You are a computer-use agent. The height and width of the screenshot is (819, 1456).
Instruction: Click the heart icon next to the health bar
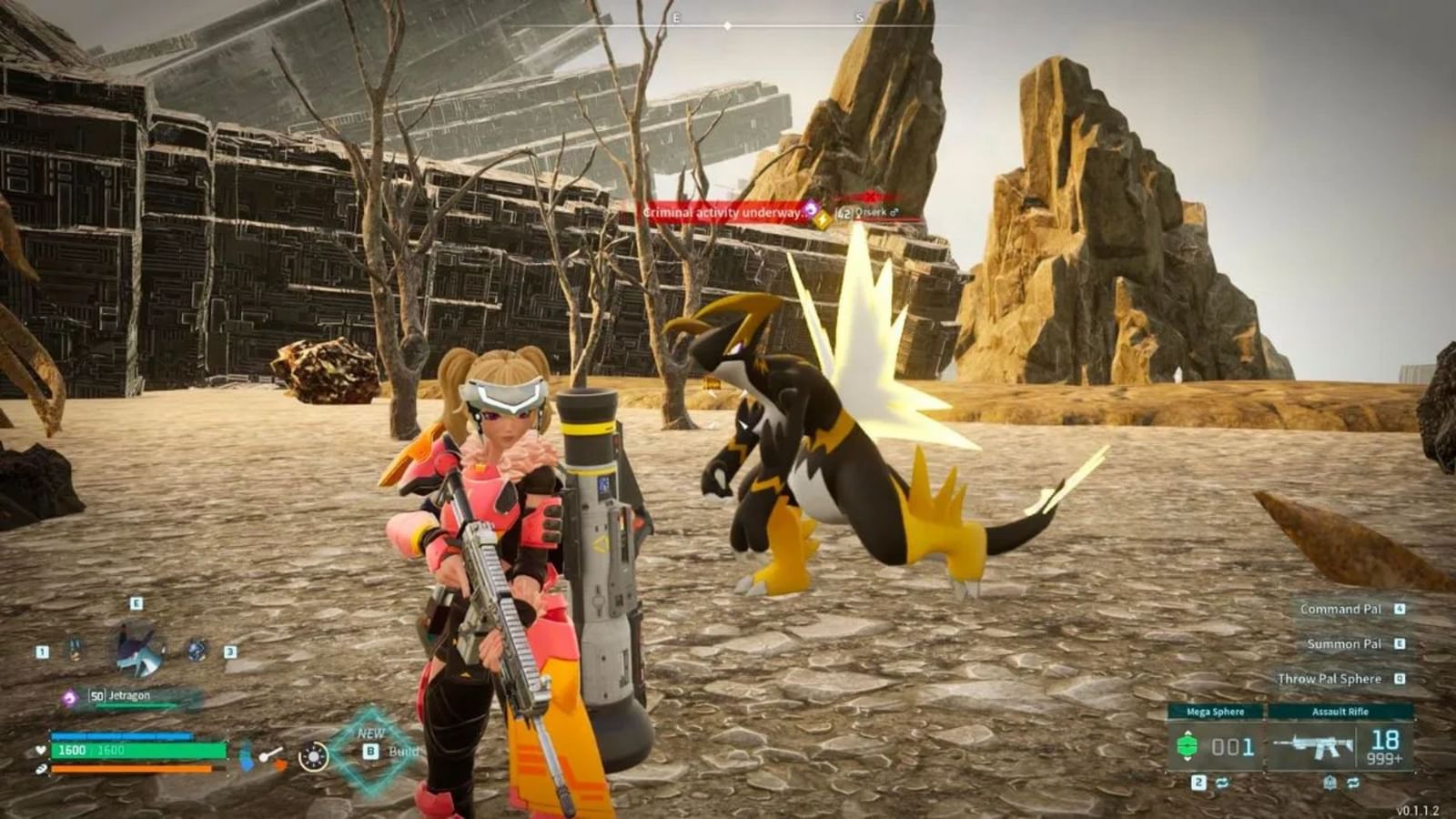point(40,750)
